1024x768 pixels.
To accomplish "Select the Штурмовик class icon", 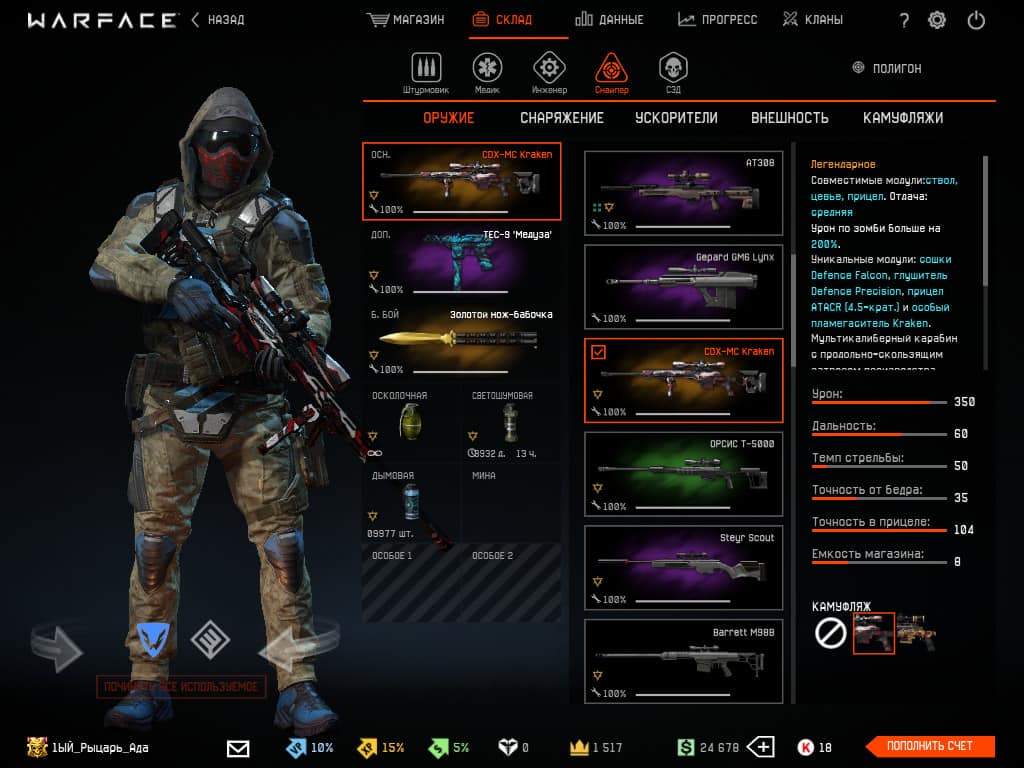I will click(x=427, y=70).
